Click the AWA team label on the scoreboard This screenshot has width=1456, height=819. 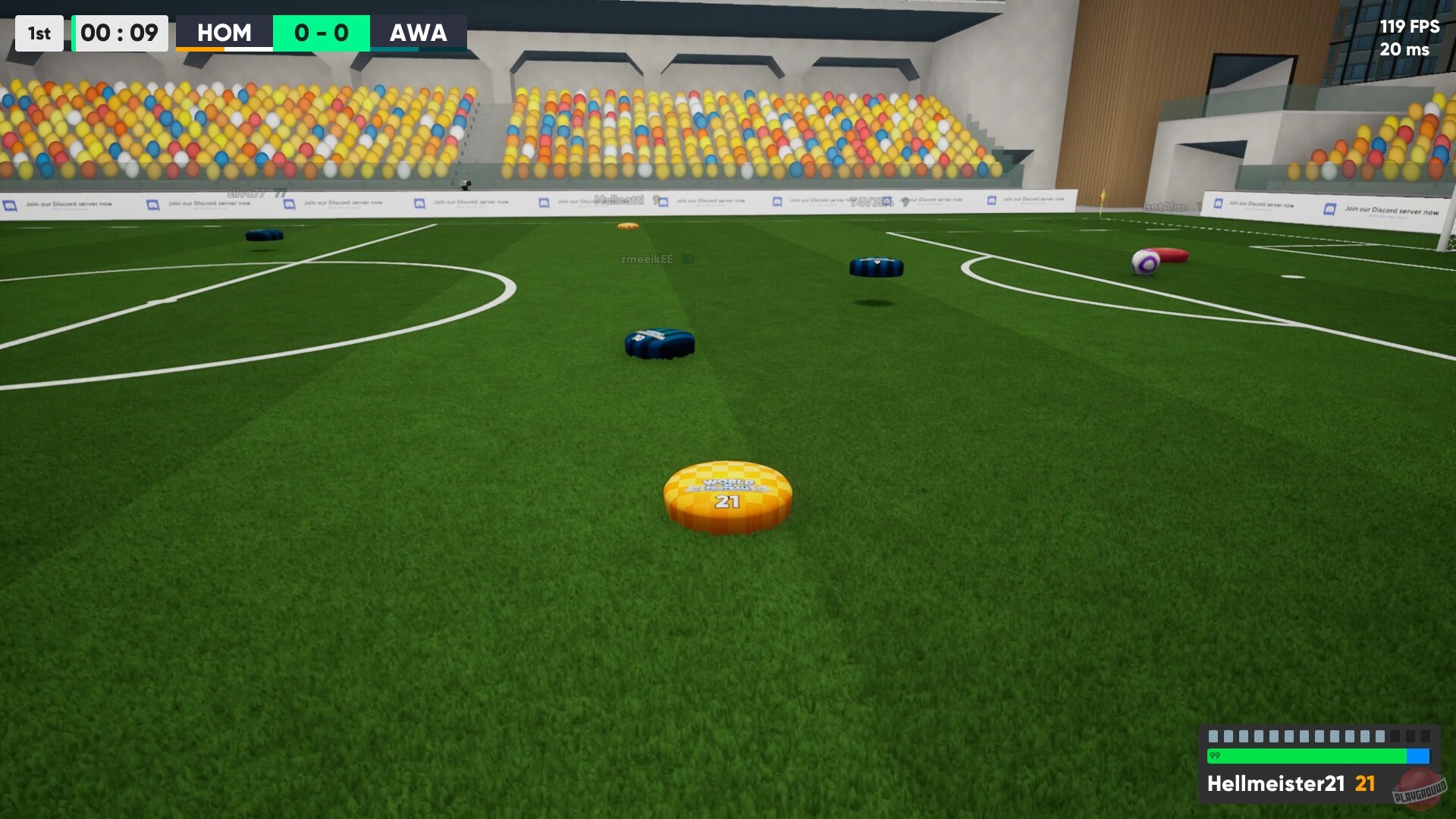418,33
